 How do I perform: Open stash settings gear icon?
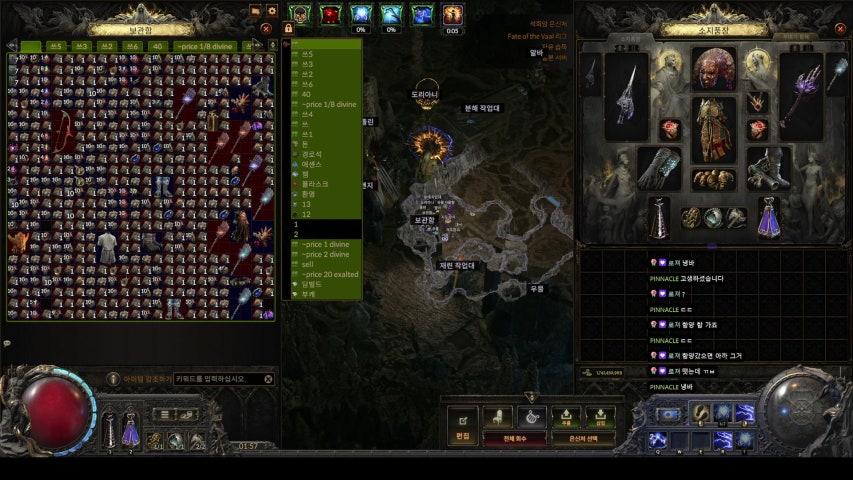tap(271, 11)
